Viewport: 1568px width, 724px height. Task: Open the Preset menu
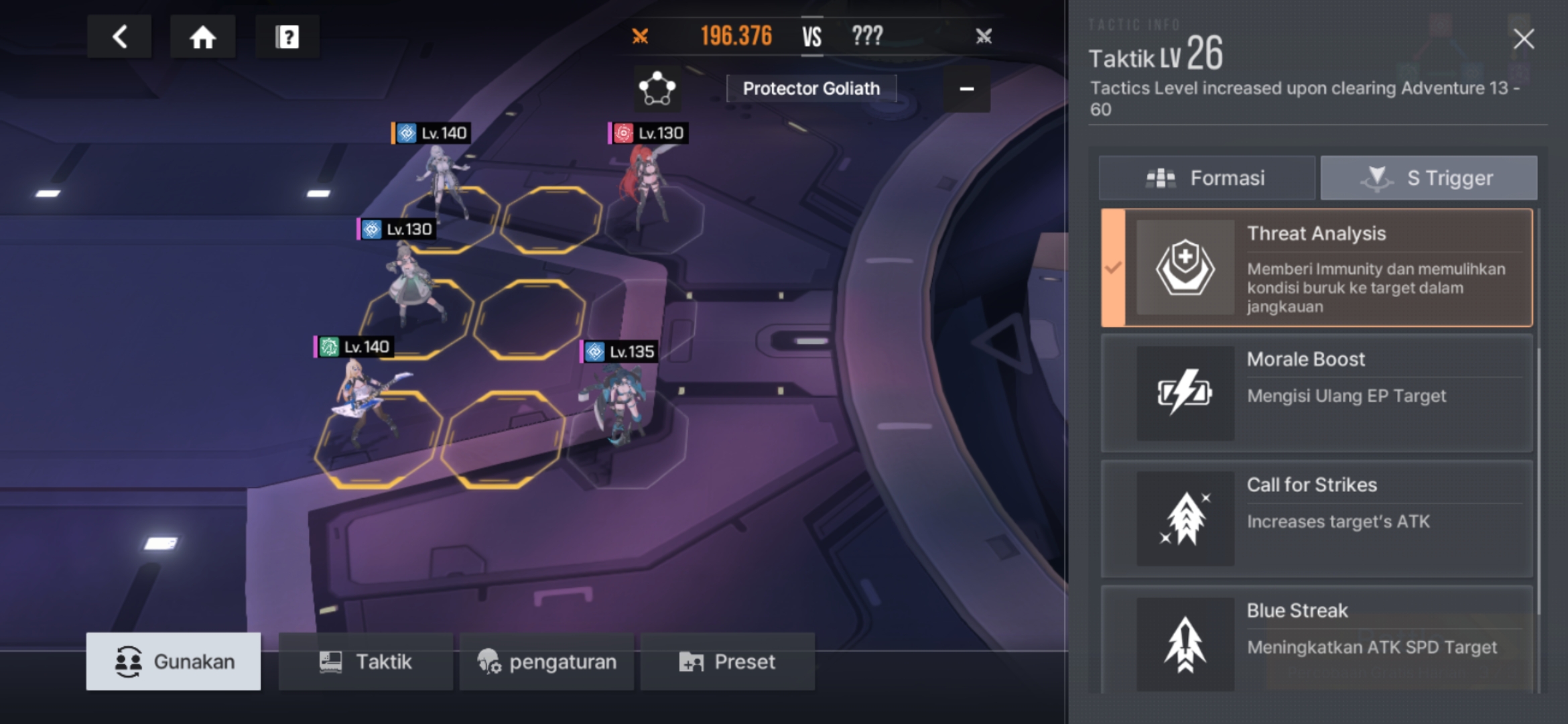coord(728,662)
